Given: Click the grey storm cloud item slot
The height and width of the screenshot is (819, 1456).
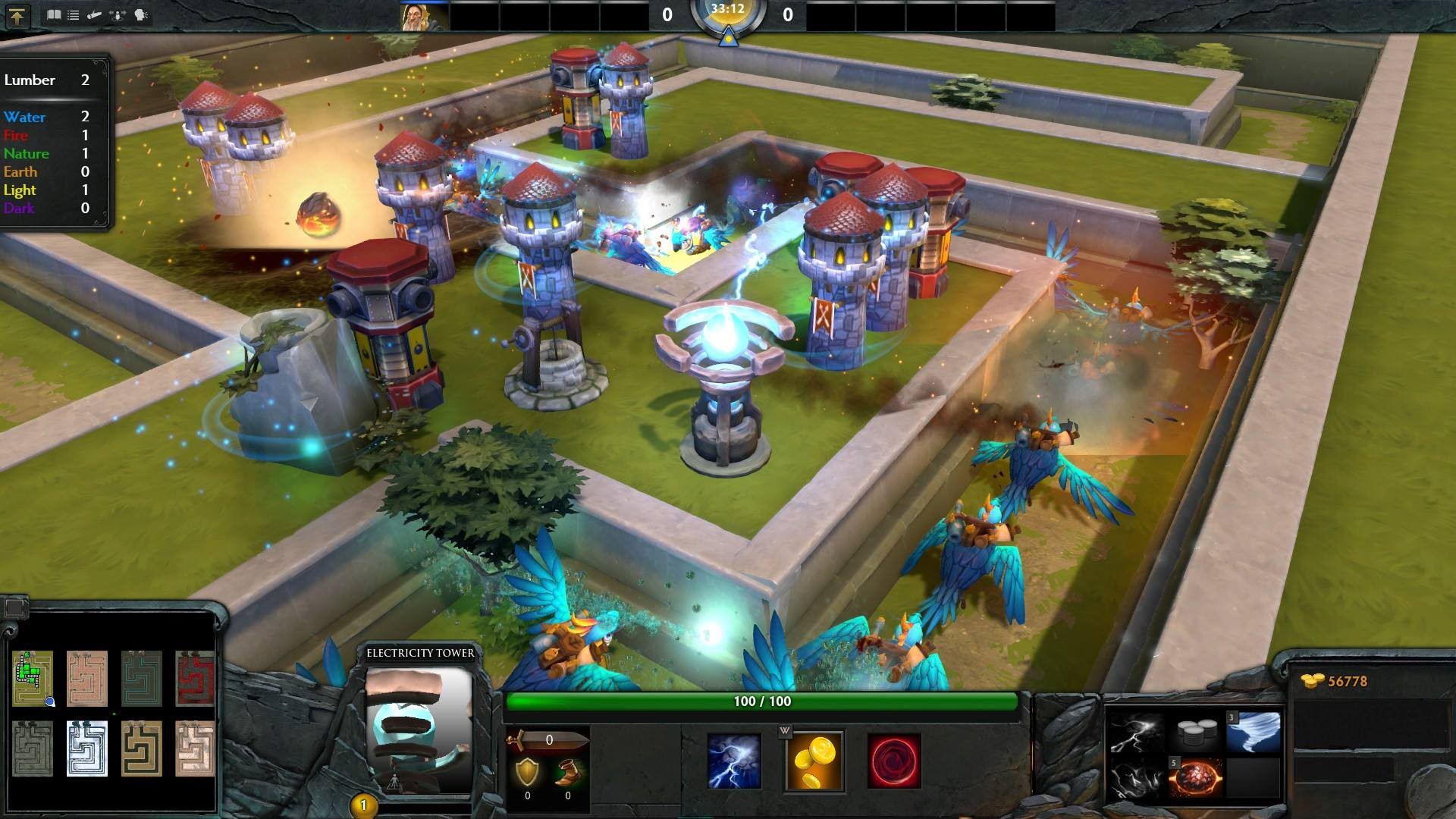Looking at the screenshot, I should [1136, 778].
